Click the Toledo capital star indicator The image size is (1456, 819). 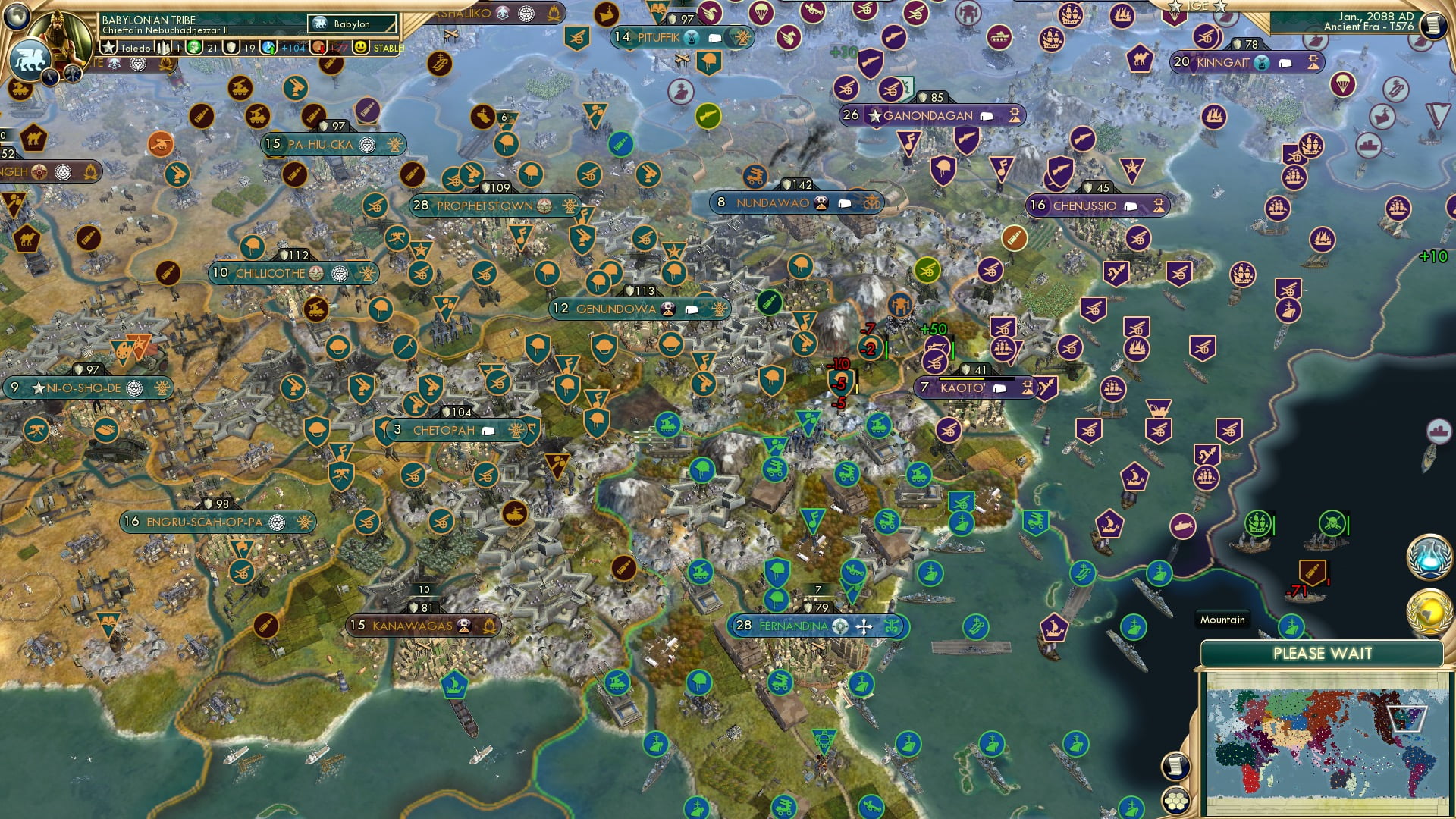tap(109, 47)
